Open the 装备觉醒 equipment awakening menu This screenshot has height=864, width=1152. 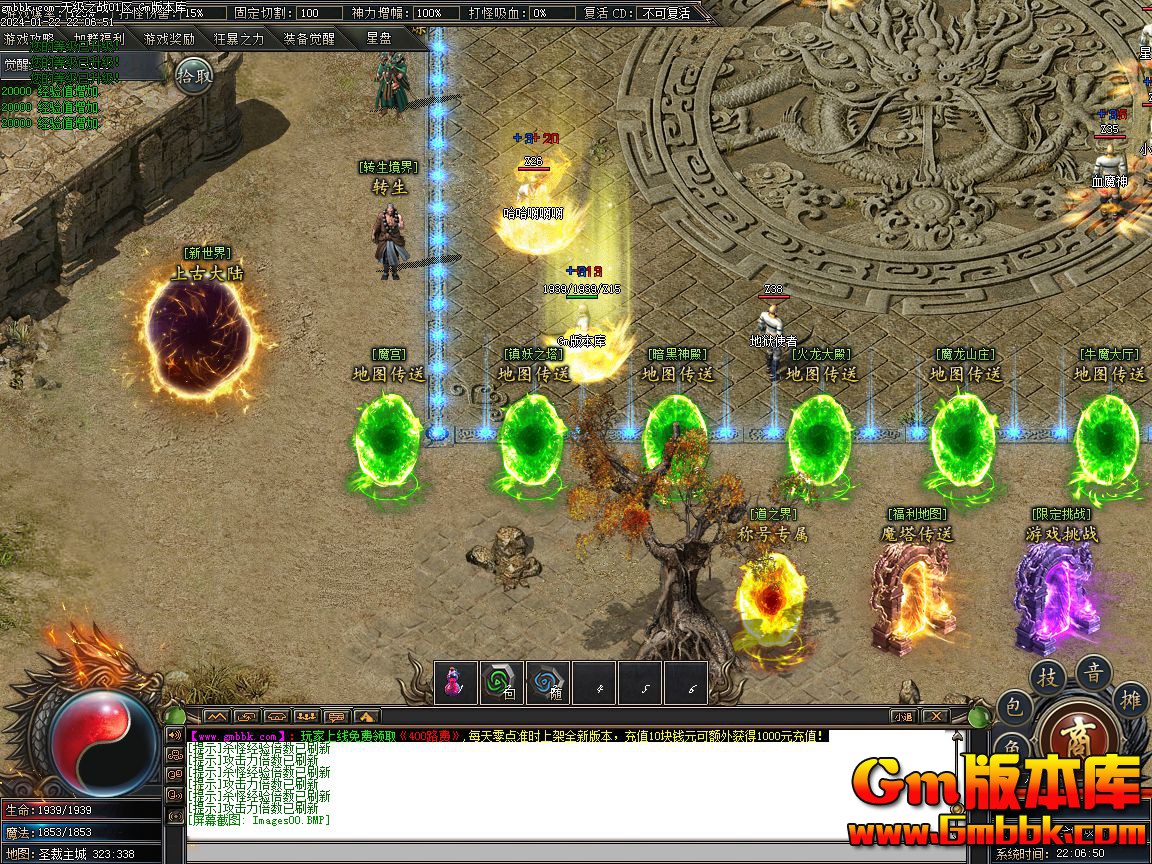click(x=309, y=39)
